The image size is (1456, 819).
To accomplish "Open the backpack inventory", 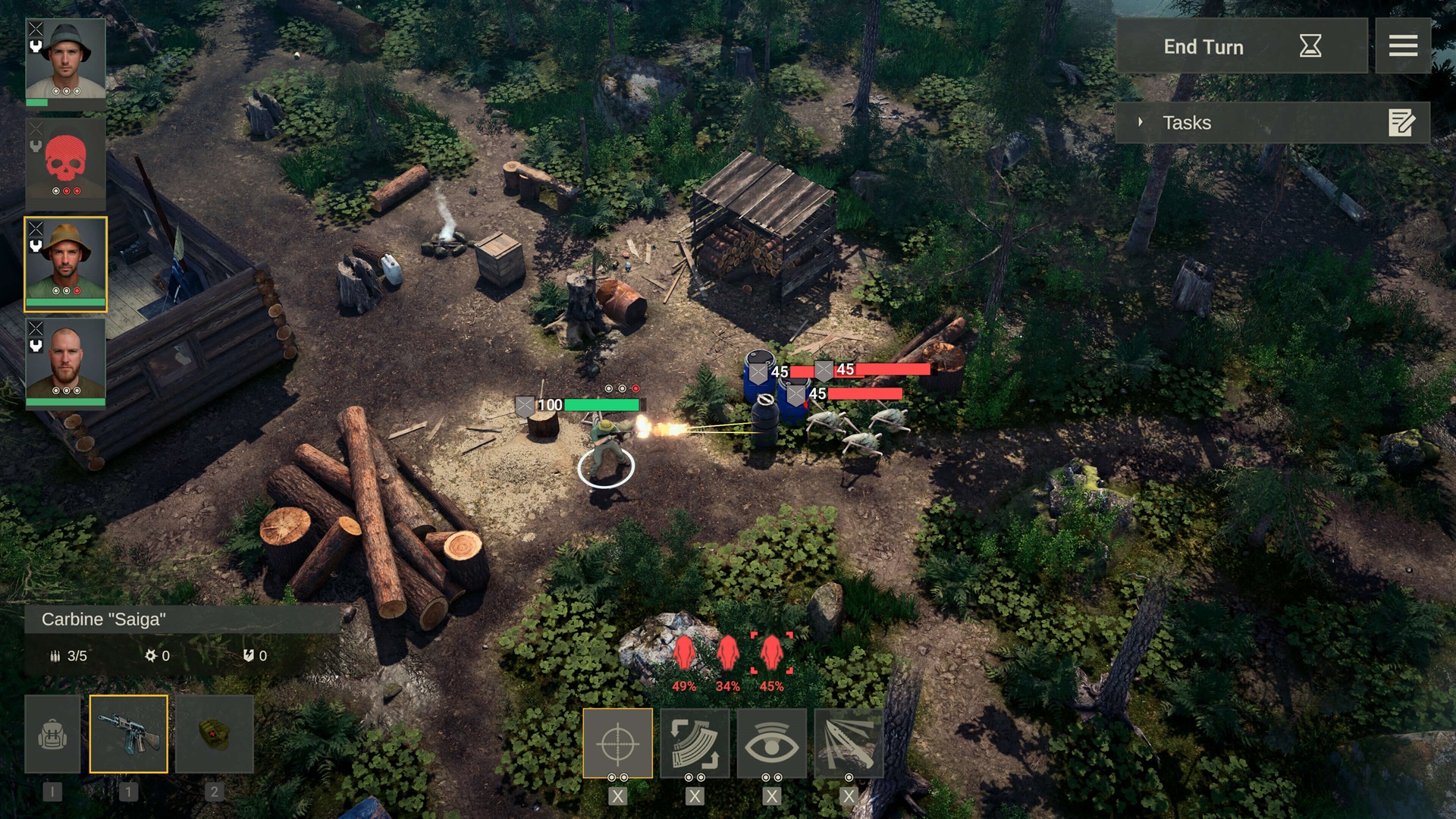I will (52, 734).
